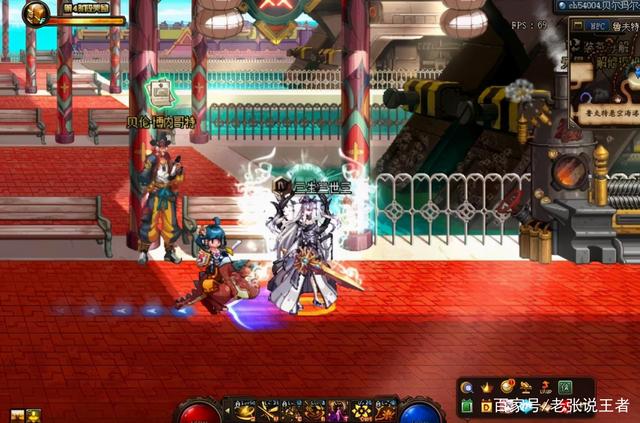Viewport: 640px width, 423px height.
Task: Activate the purple figure skill slot
Action: tap(337, 410)
